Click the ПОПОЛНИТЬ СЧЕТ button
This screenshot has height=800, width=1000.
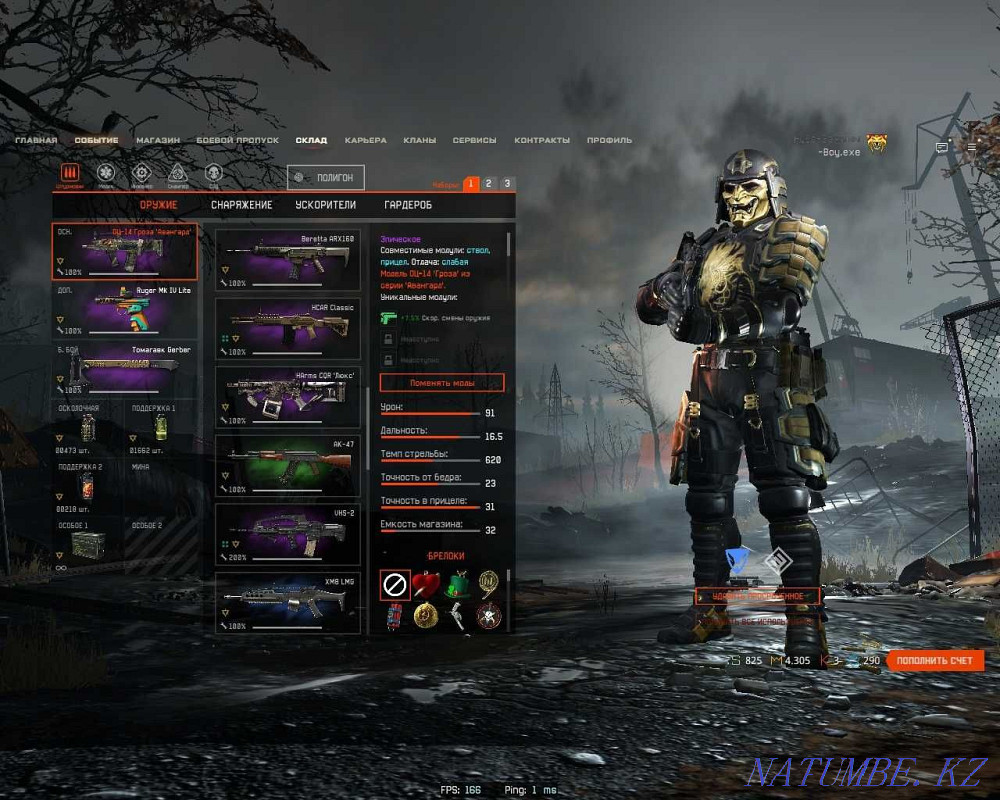coord(933,661)
